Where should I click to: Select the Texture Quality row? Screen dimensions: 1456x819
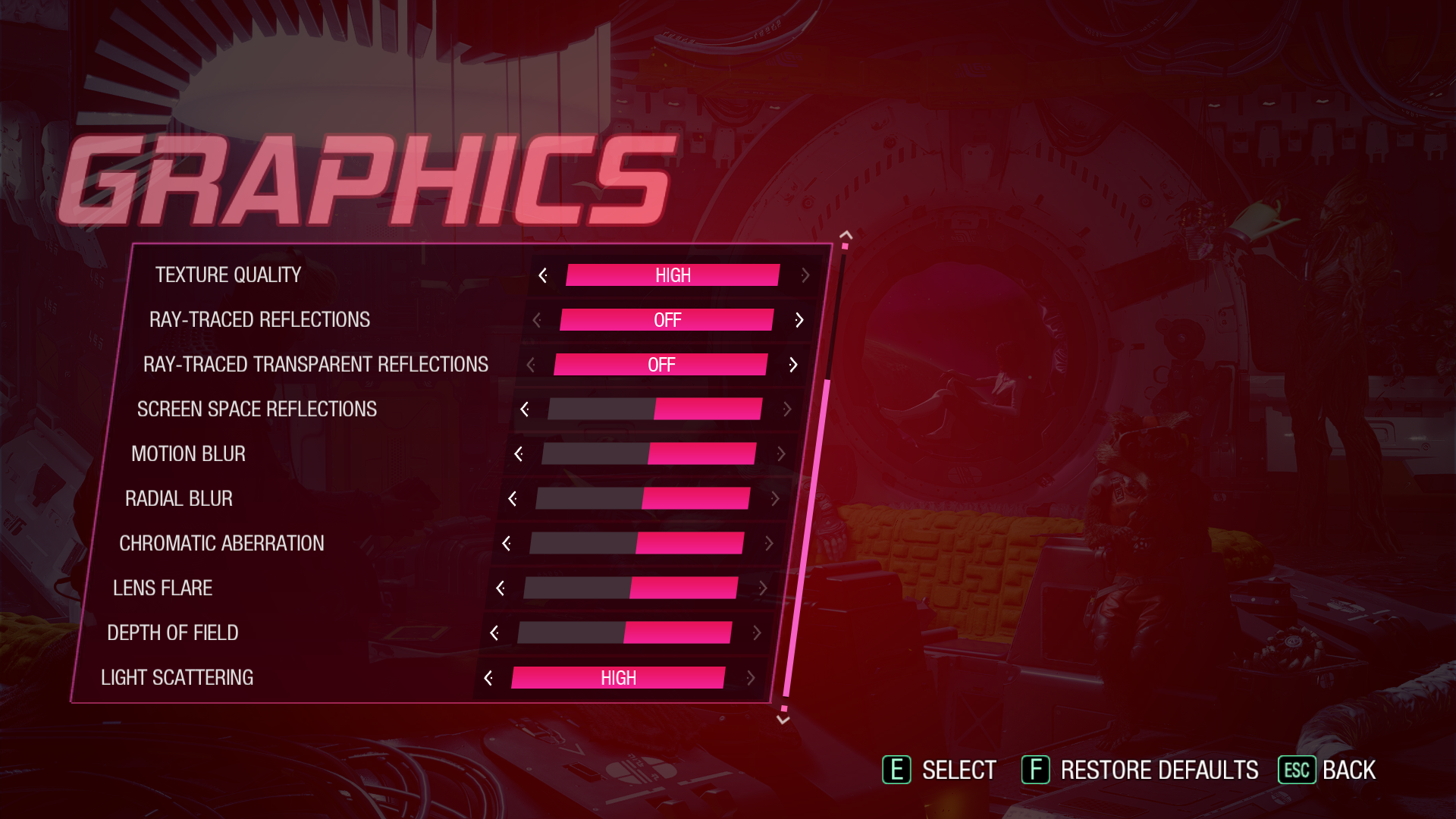tap(228, 275)
